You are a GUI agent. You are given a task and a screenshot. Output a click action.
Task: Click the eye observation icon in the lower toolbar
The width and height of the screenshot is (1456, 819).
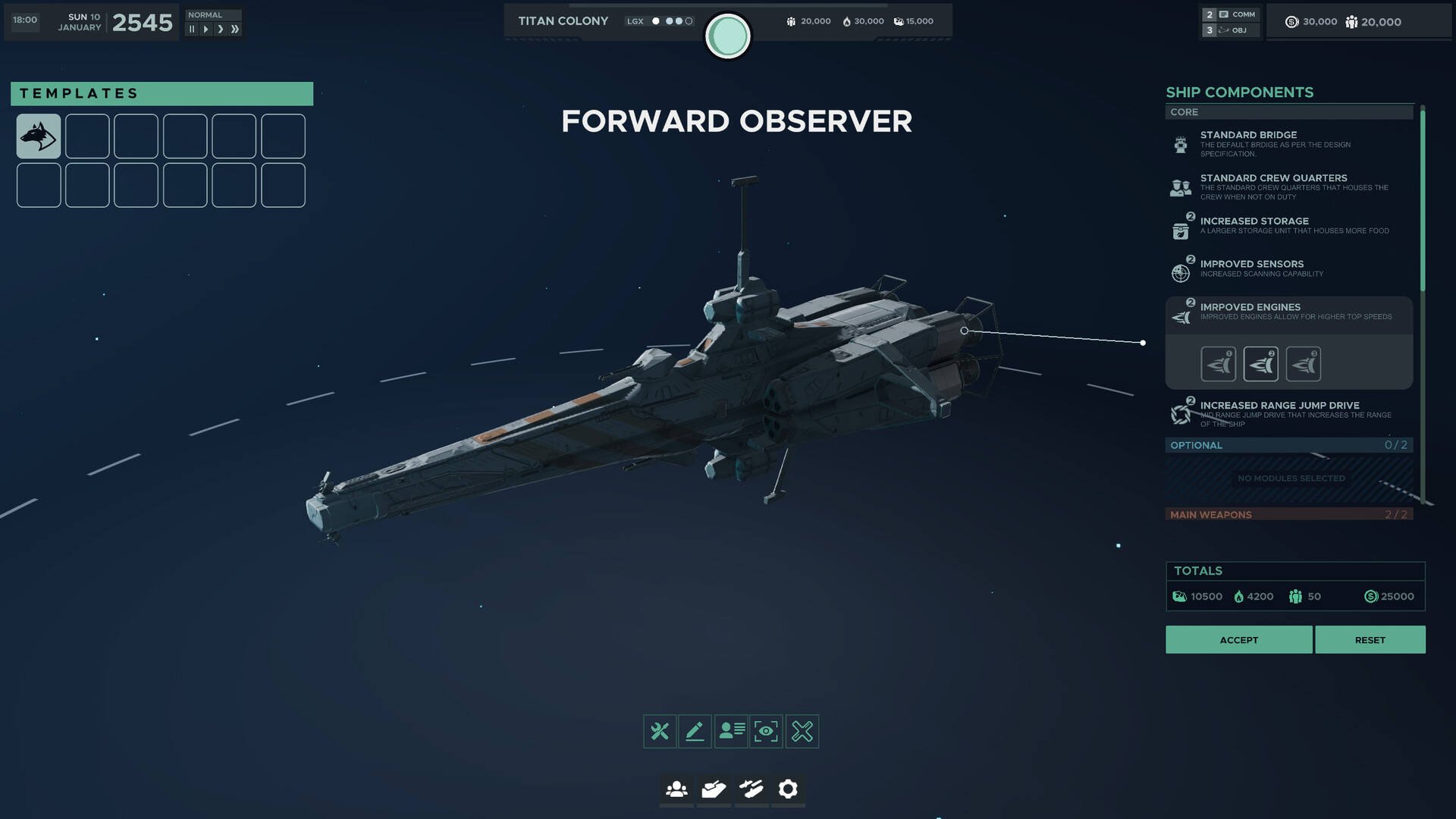(766, 731)
